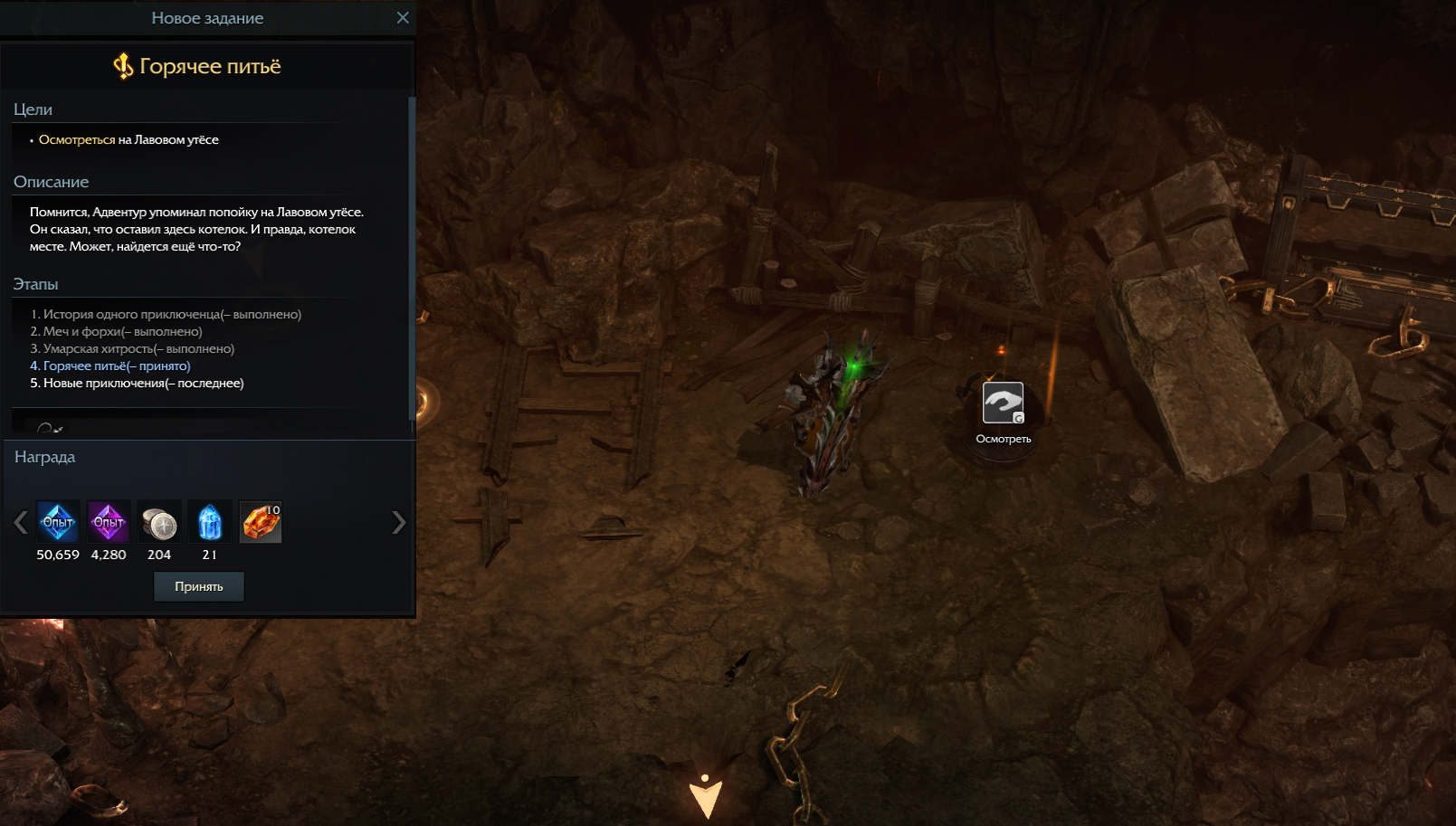Select the orange gem reward icon
The image size is (1456, 826).
[261, 522]
